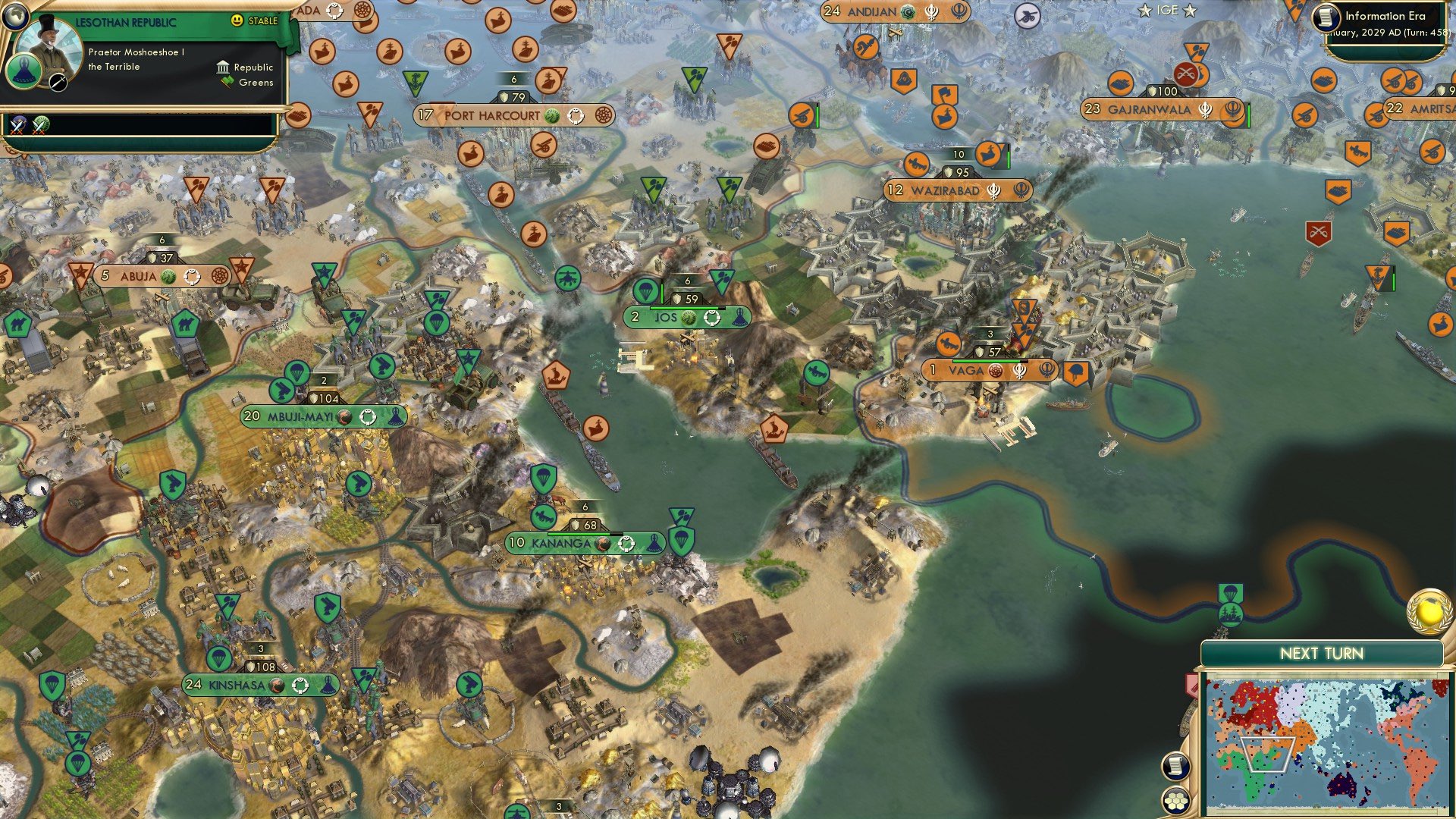Select the green paratrooper unit flag near Mbuji-Mayi
This screenshot has width=1456, height=819.
[x=298, y=373]
